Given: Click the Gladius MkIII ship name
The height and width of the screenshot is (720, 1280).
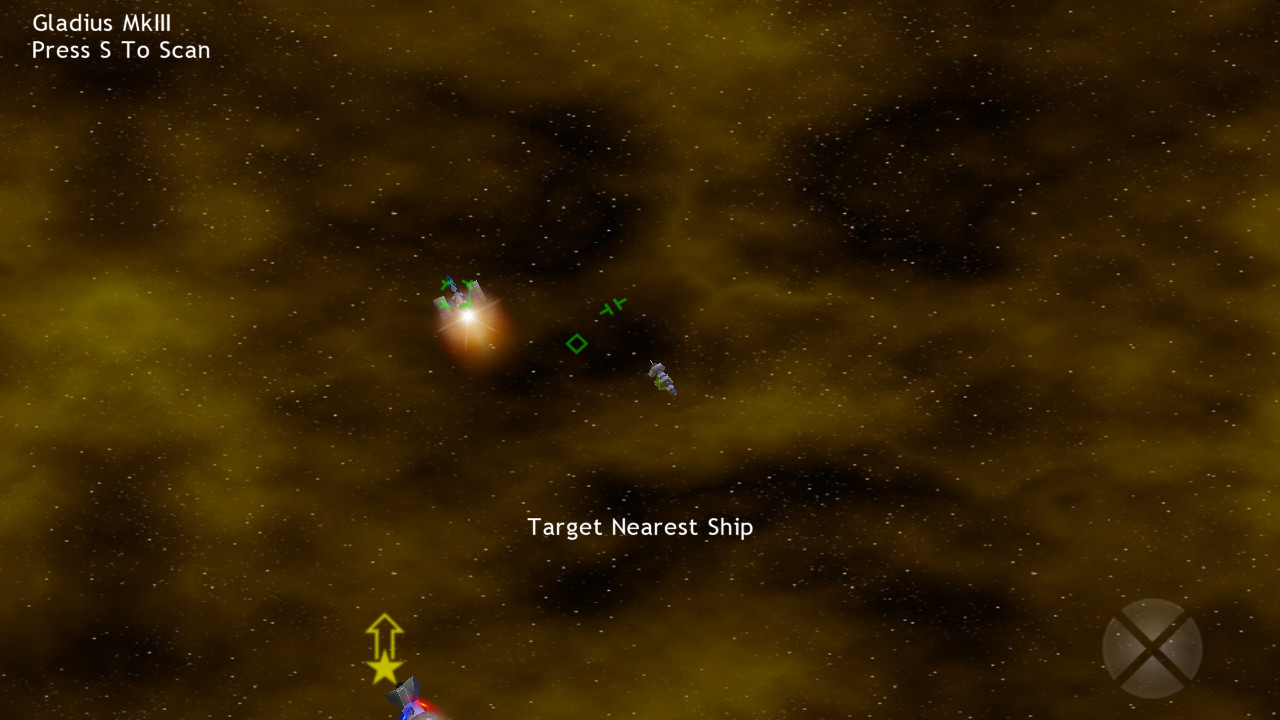Looking at the screenshot, I should coord(101,22).
